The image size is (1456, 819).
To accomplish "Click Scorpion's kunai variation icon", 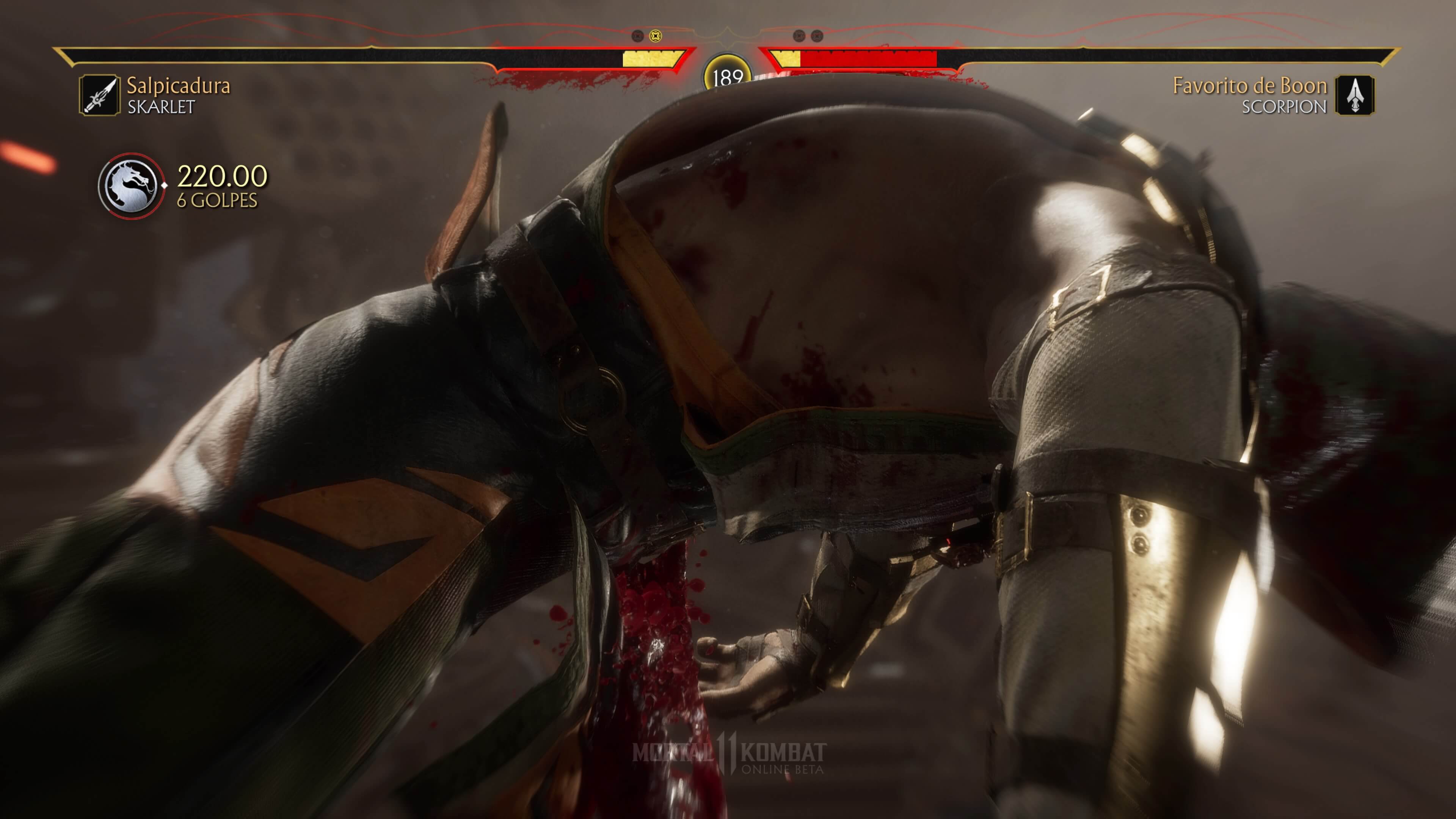I will [1354, 95].
